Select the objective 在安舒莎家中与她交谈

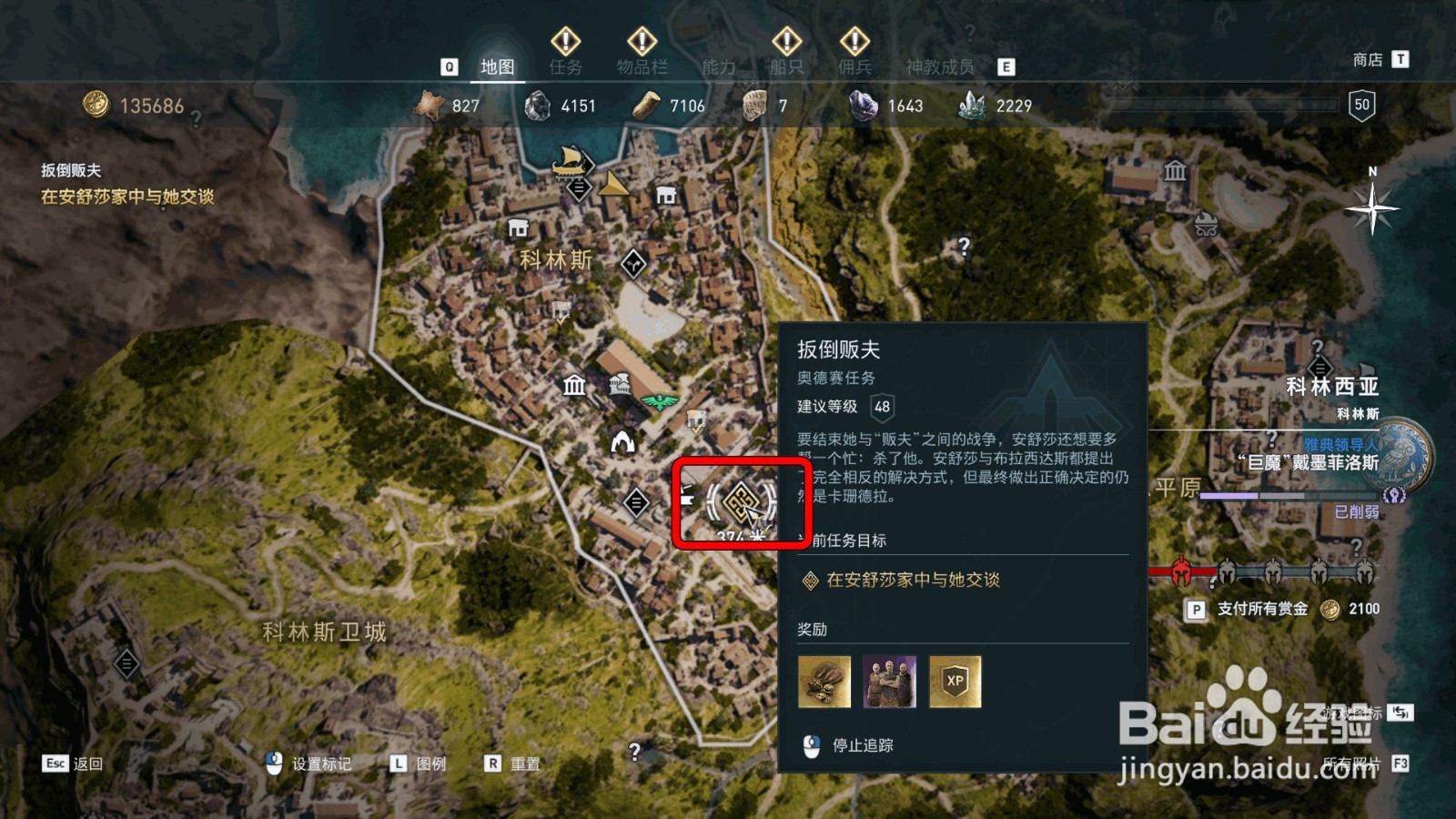click(x=913, y=579)
